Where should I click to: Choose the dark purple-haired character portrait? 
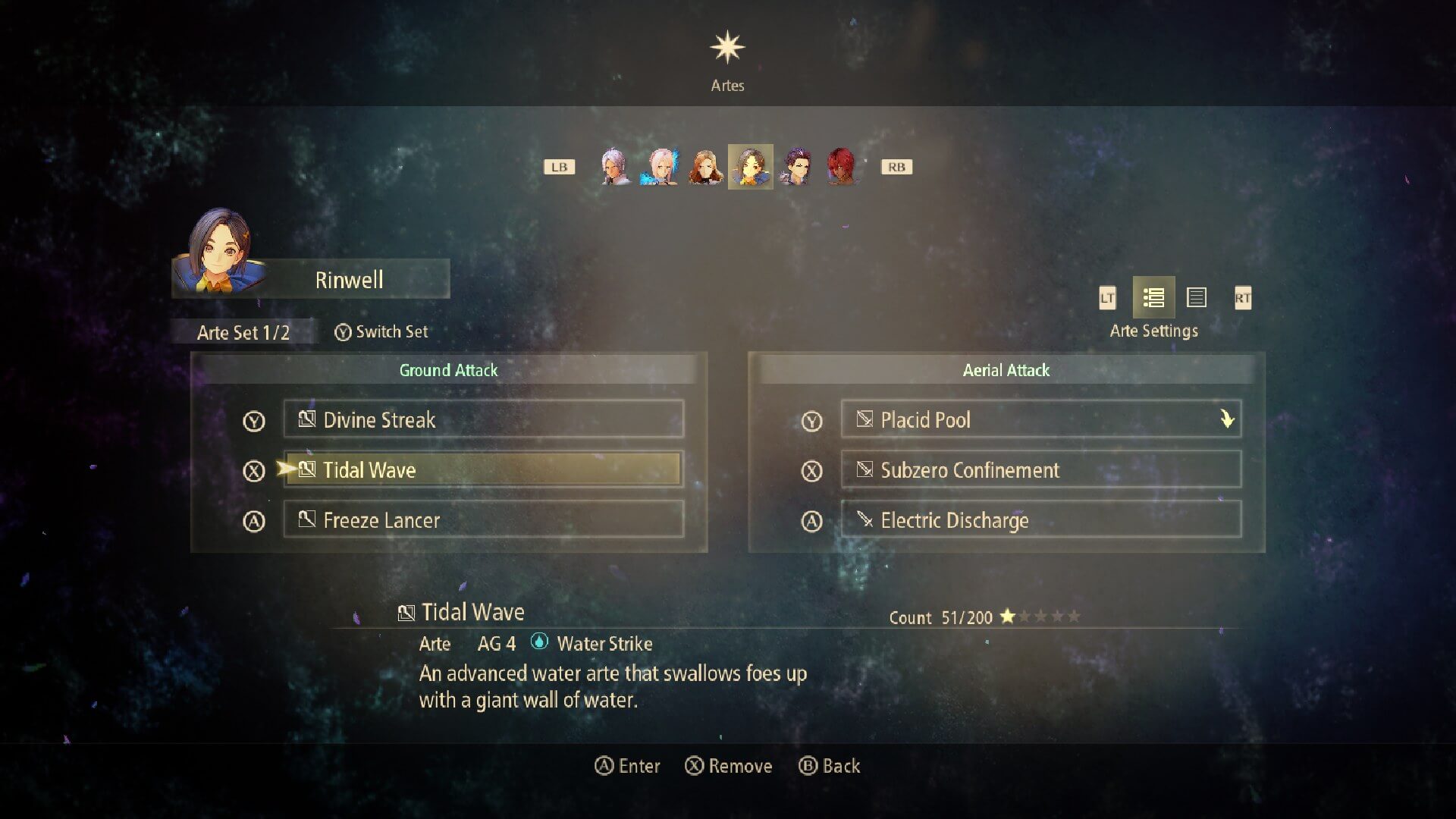pyautogui.click(x=796, y=167)
